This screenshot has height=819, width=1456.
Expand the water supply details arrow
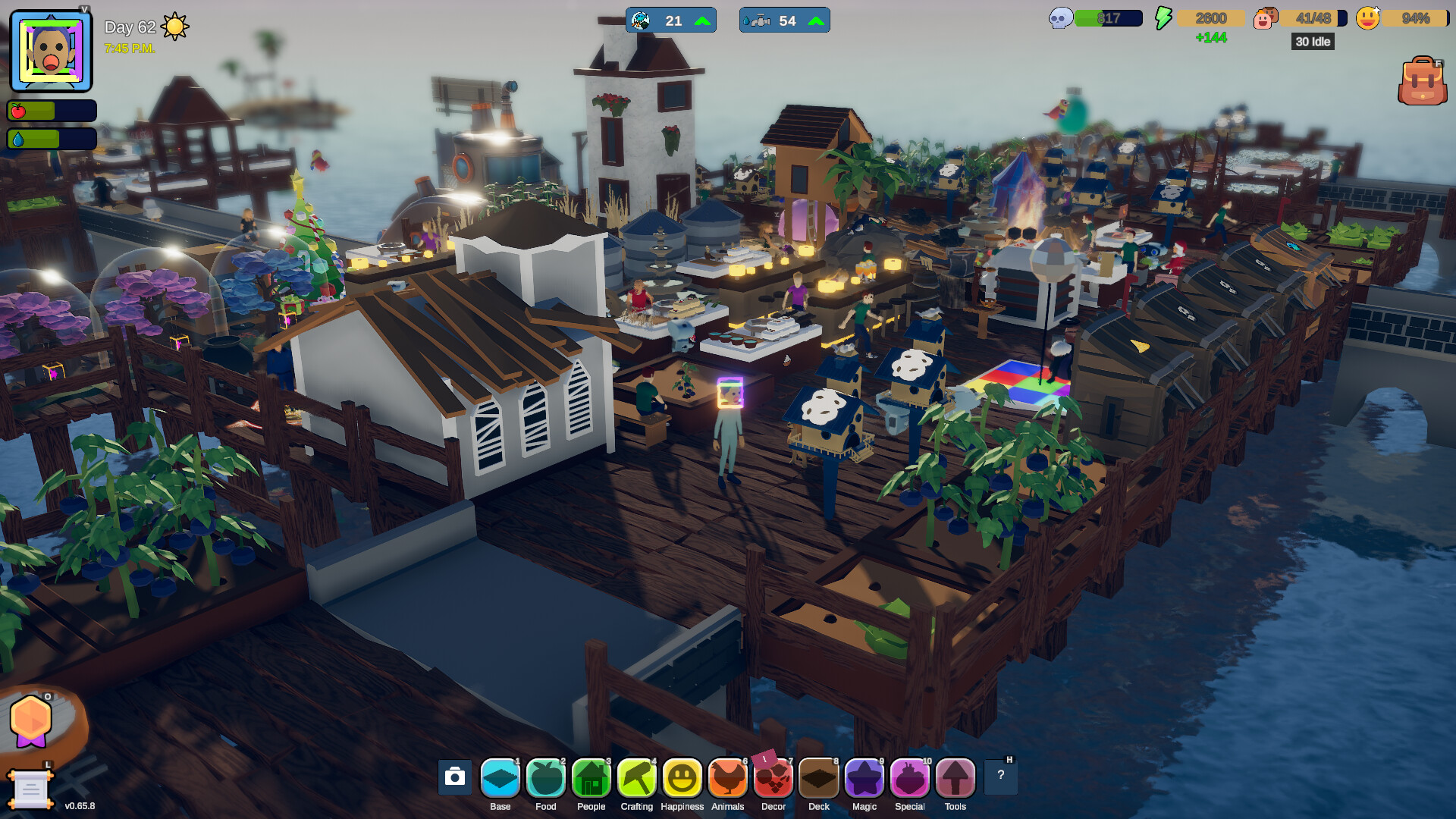[815, 20]
